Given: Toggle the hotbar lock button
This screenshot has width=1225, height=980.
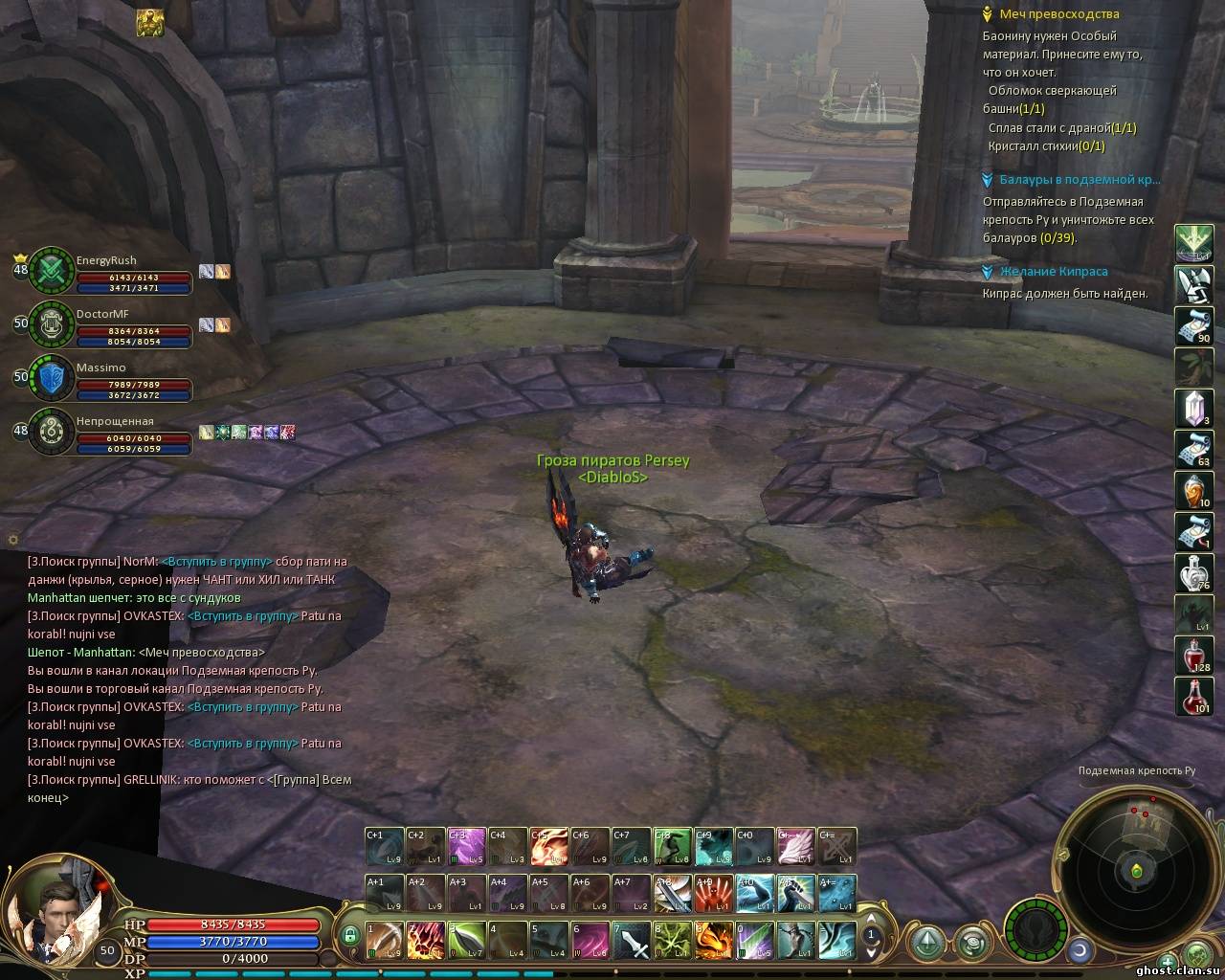Looking at the screenshot, I should (x=351, y=935).
